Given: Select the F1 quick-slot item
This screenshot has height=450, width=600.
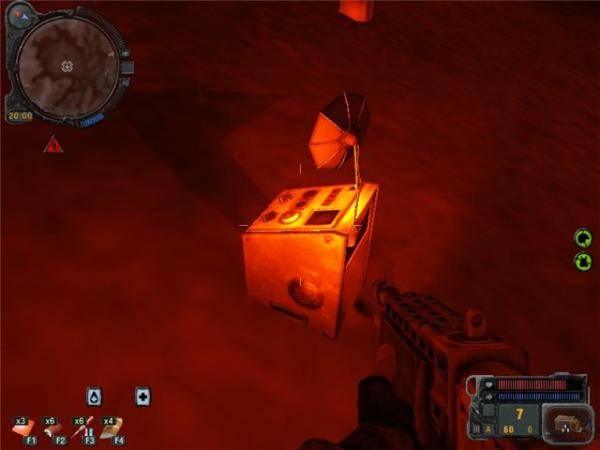Looking at the screenshot, I should click(22, 428).
